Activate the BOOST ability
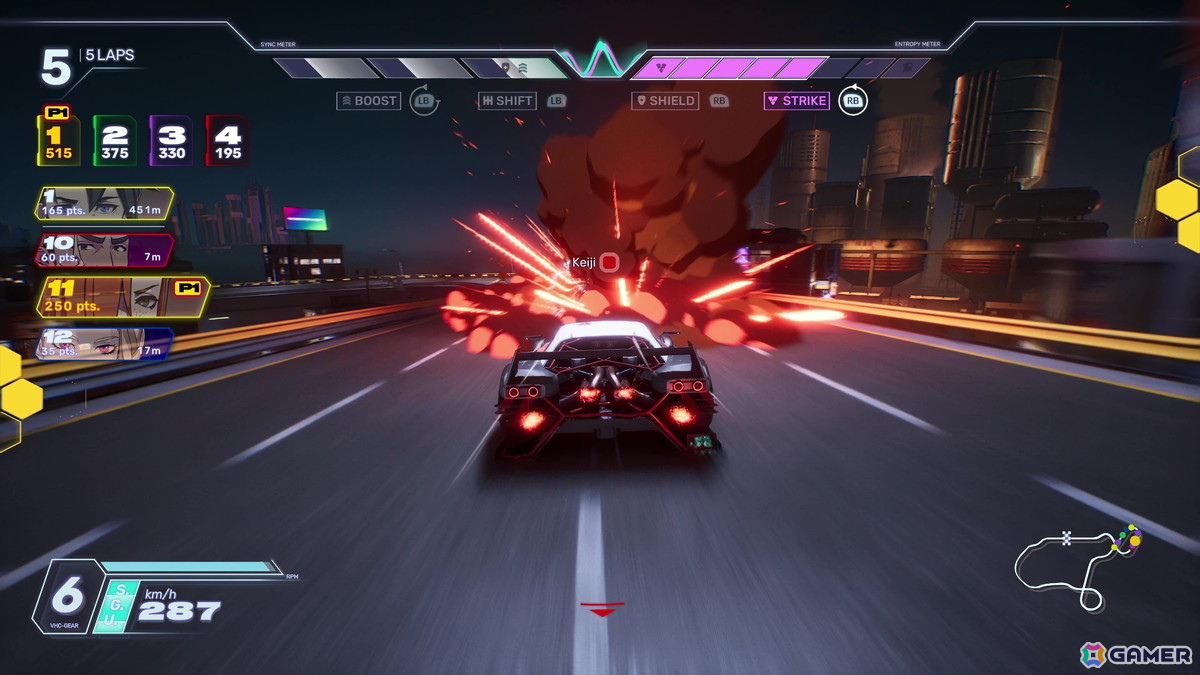1200x675 pixels. point(369,101)
